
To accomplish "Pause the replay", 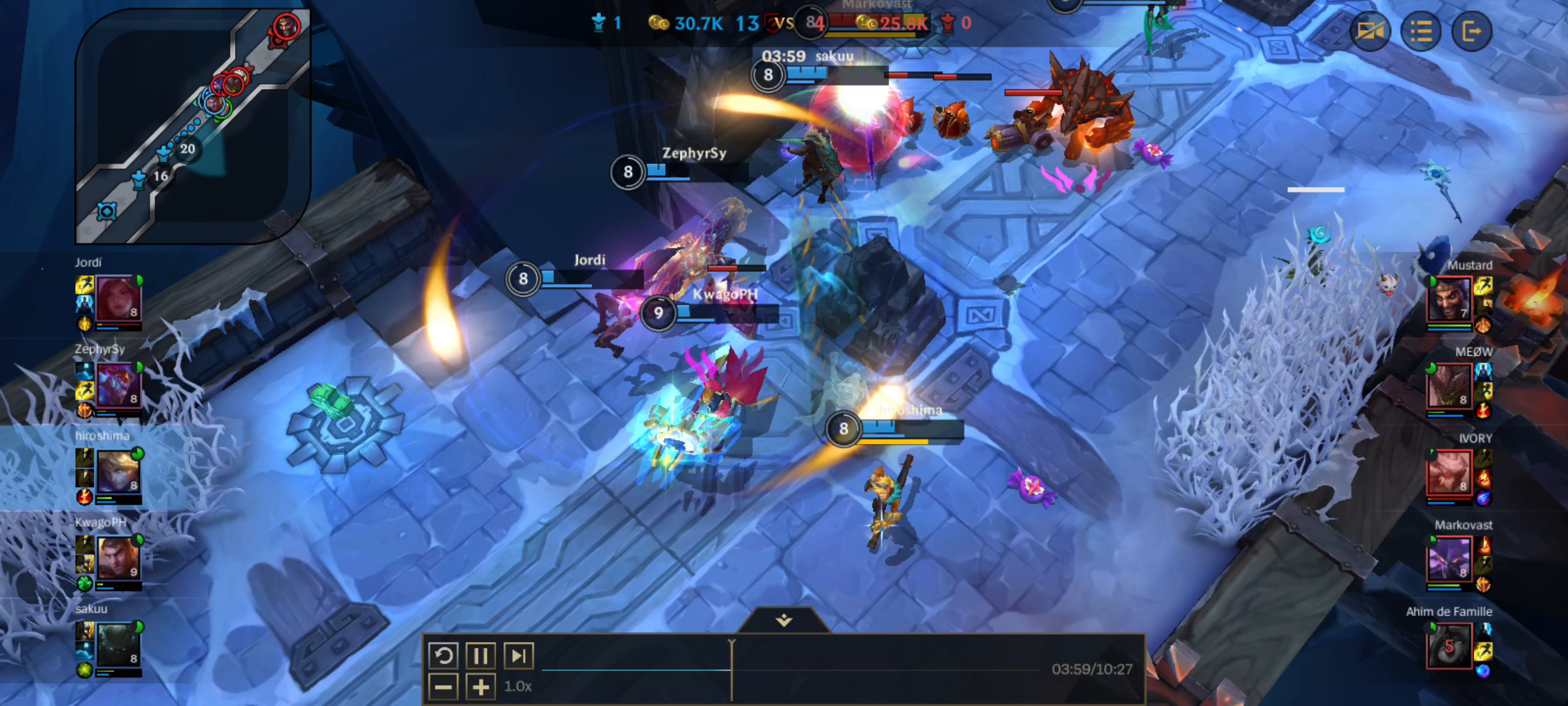I will click(x=480, y=655).
